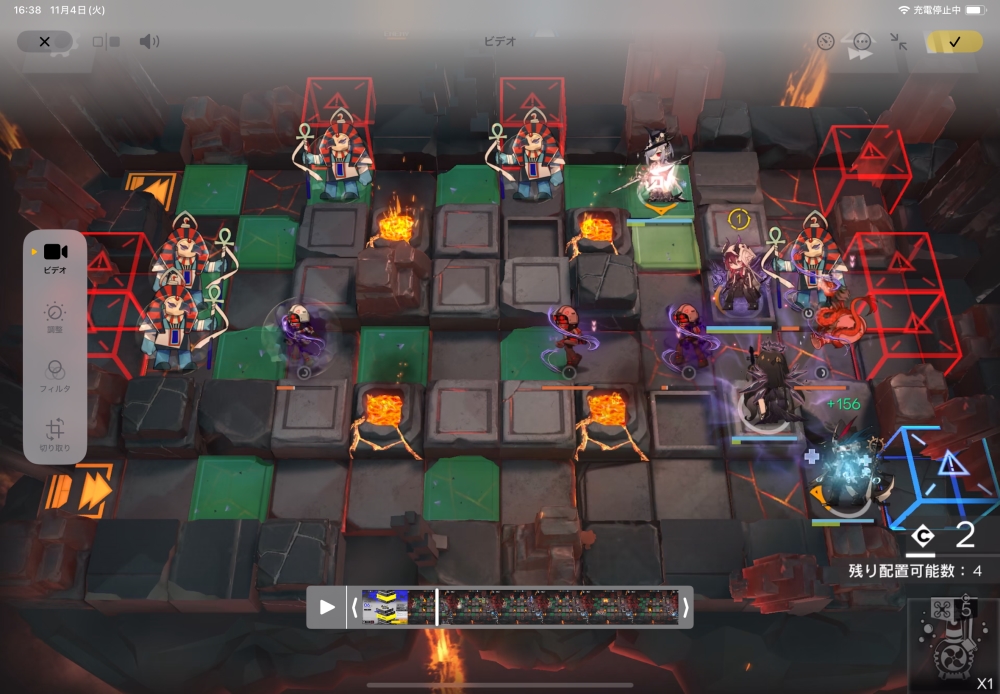Switch to the 調整 (Adjust) tab
The width and height of the screenshot is (1000, 694).
[55, 318]
